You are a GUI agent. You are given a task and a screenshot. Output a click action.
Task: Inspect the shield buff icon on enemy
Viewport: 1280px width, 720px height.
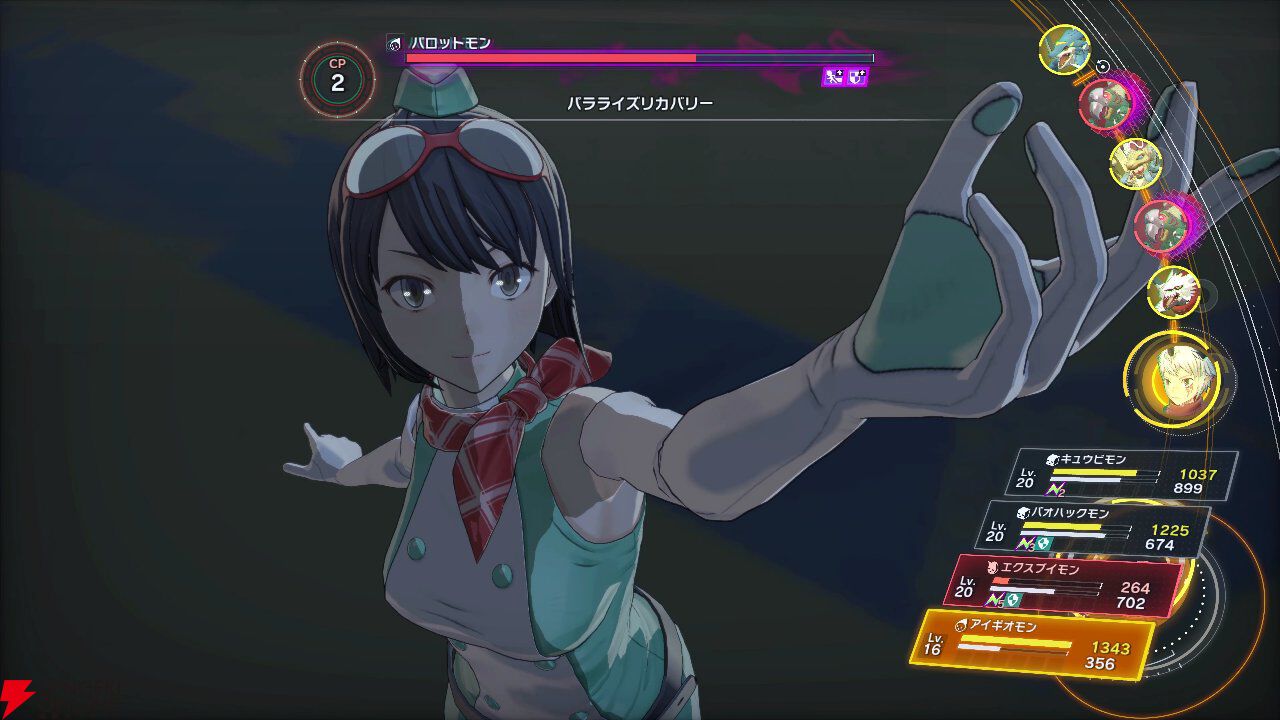click(x=857, y=77)
